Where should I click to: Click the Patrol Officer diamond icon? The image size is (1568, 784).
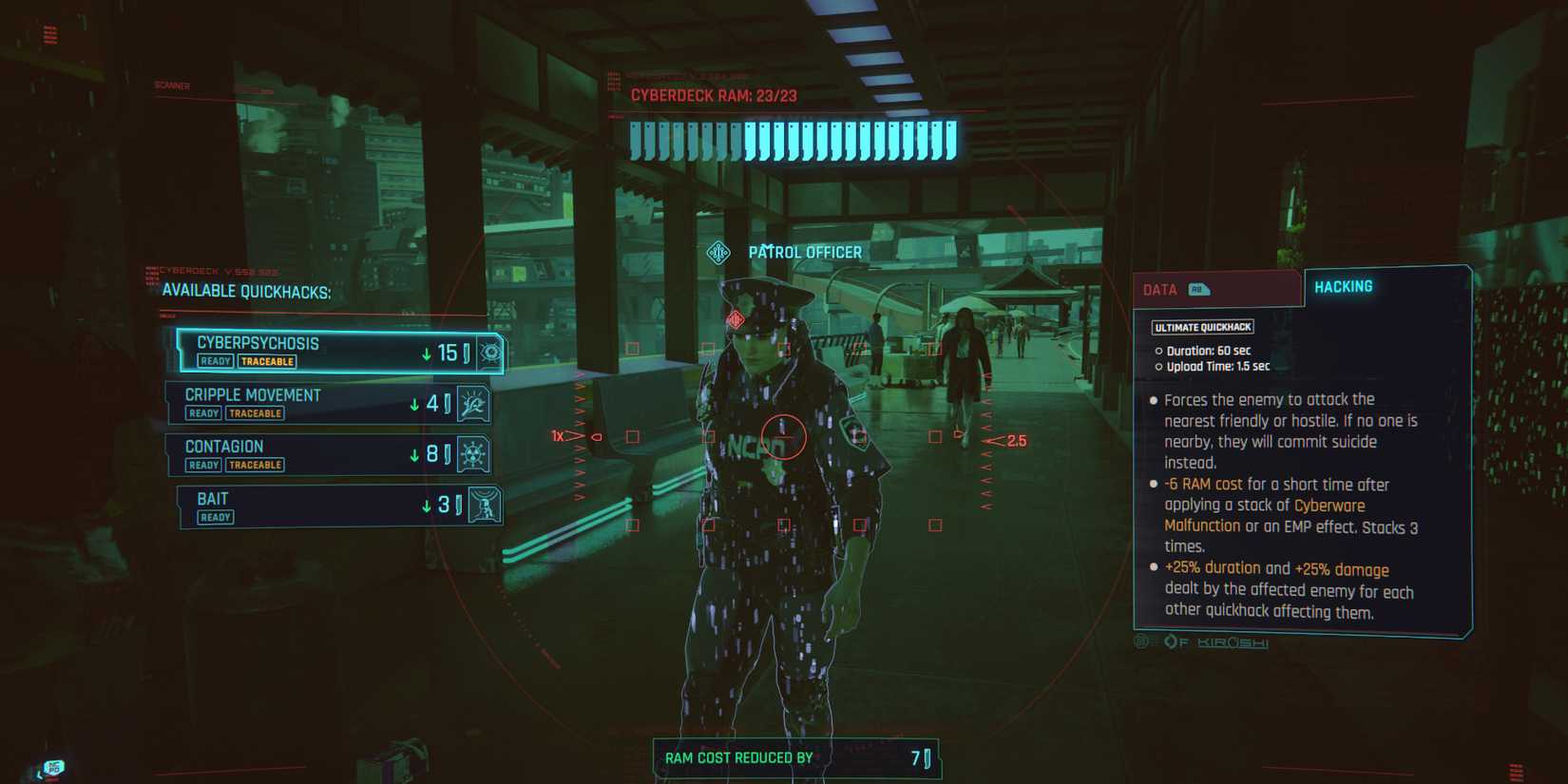click(719, 251)
